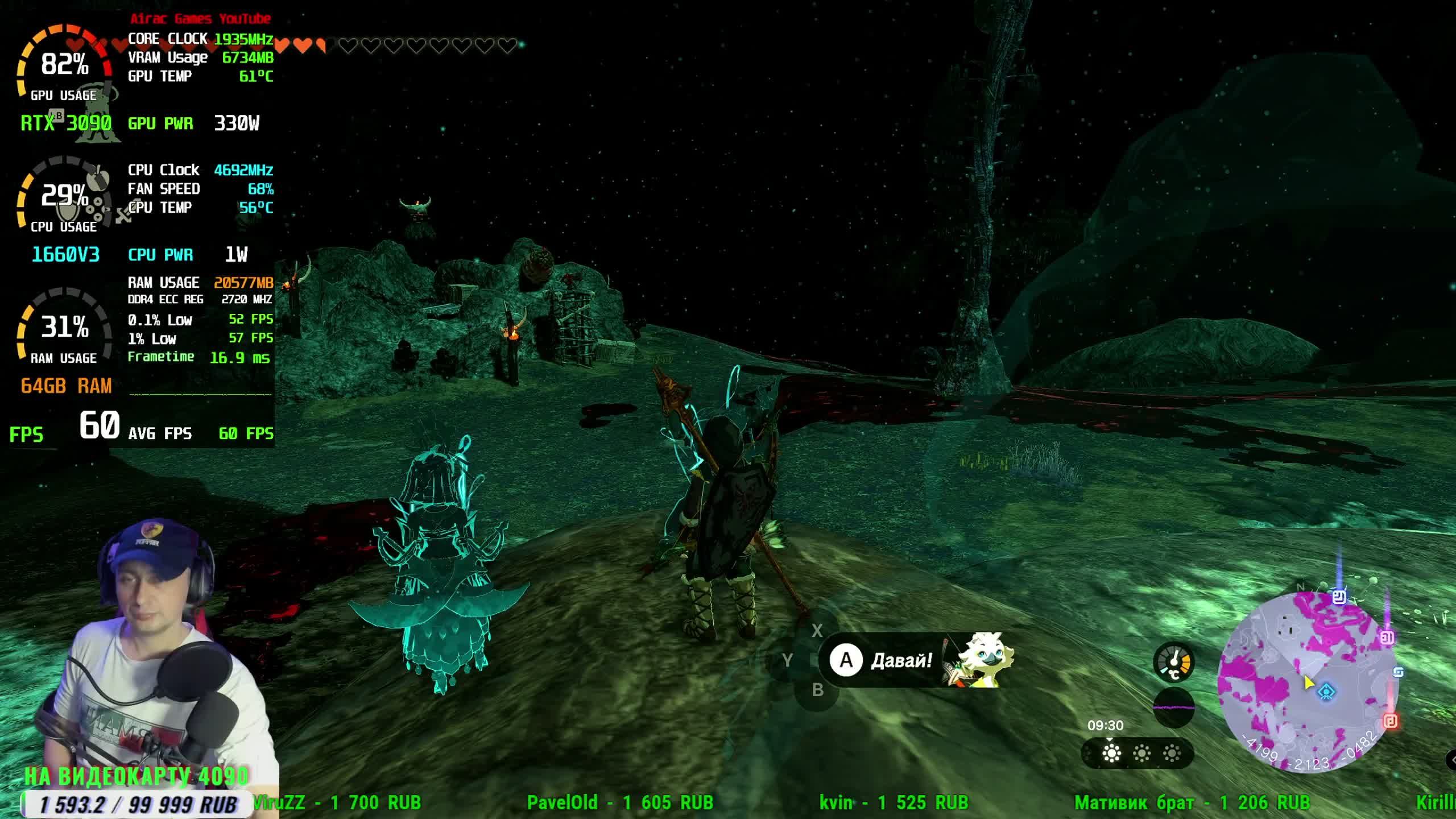Screen dimensions: 1456x819
Task: Choose the blue swirl marker beside the minimap
Action: click(1398, 672)
